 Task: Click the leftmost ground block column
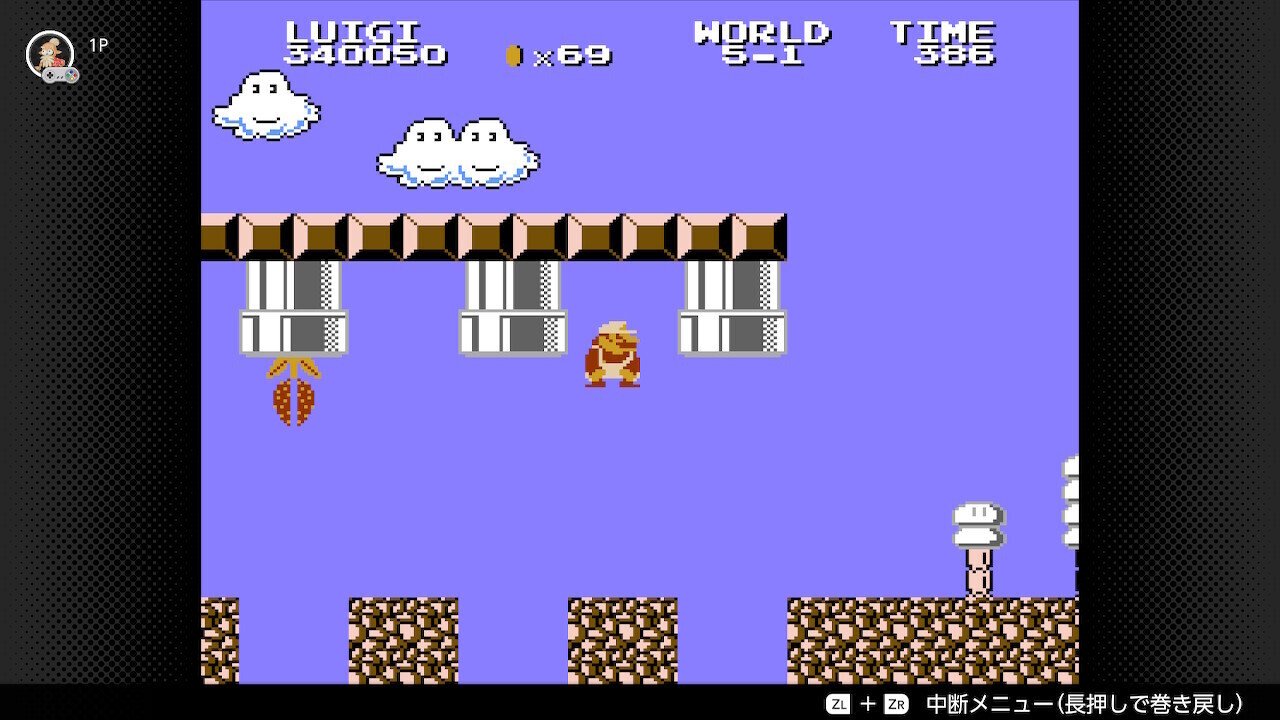tap(222, 640)
